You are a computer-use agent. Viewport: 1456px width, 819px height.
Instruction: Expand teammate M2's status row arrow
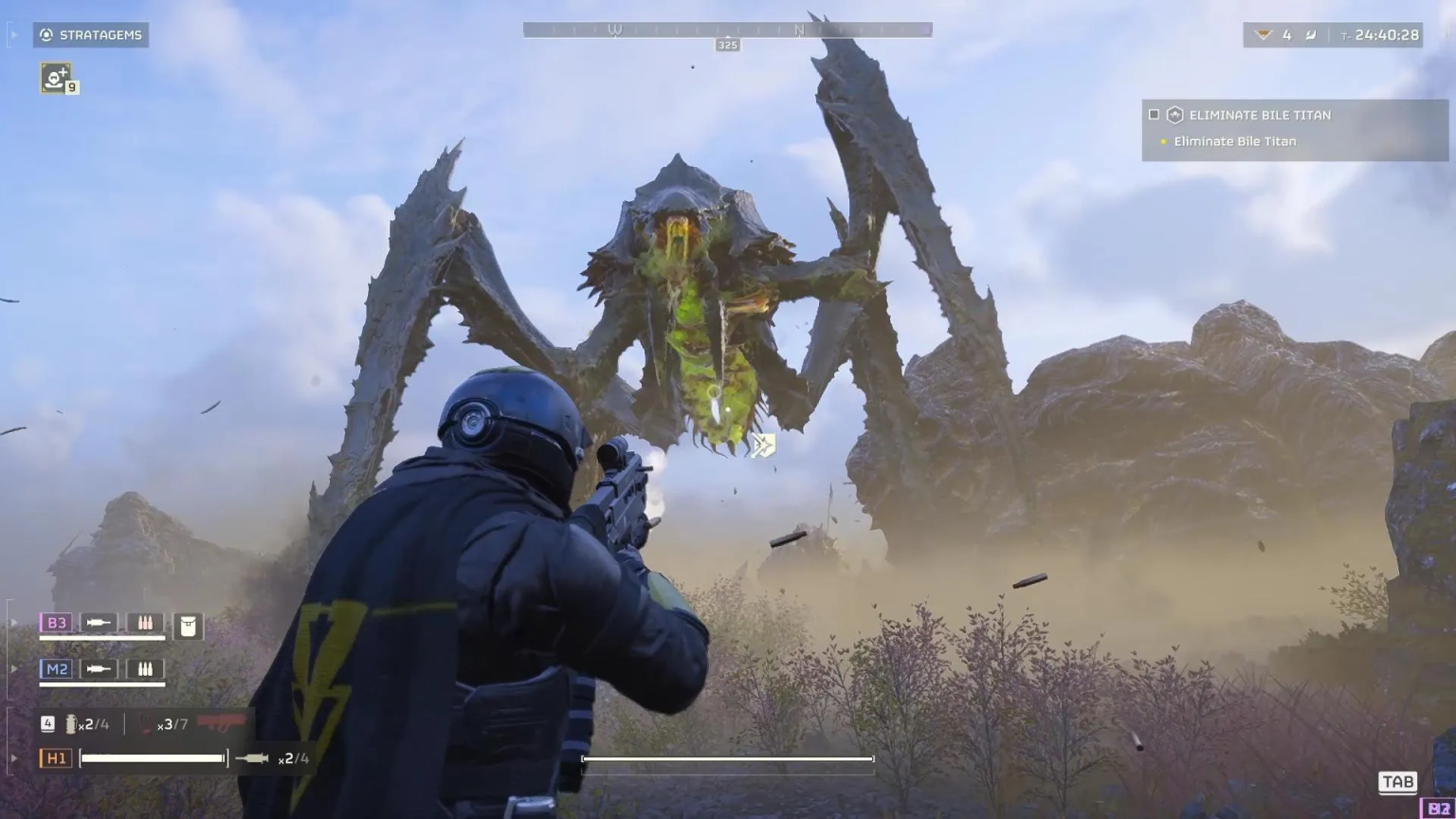click(13, 668)
